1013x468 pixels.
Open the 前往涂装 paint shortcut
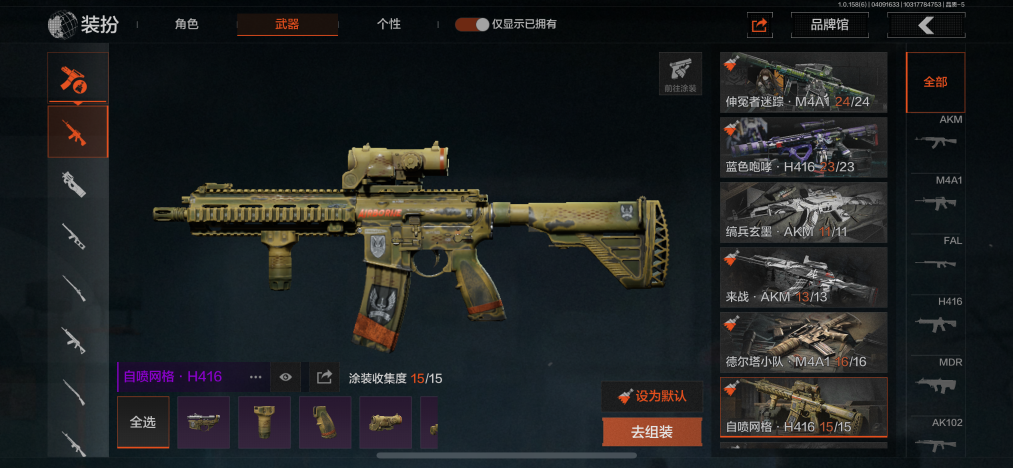click(680, 73)
